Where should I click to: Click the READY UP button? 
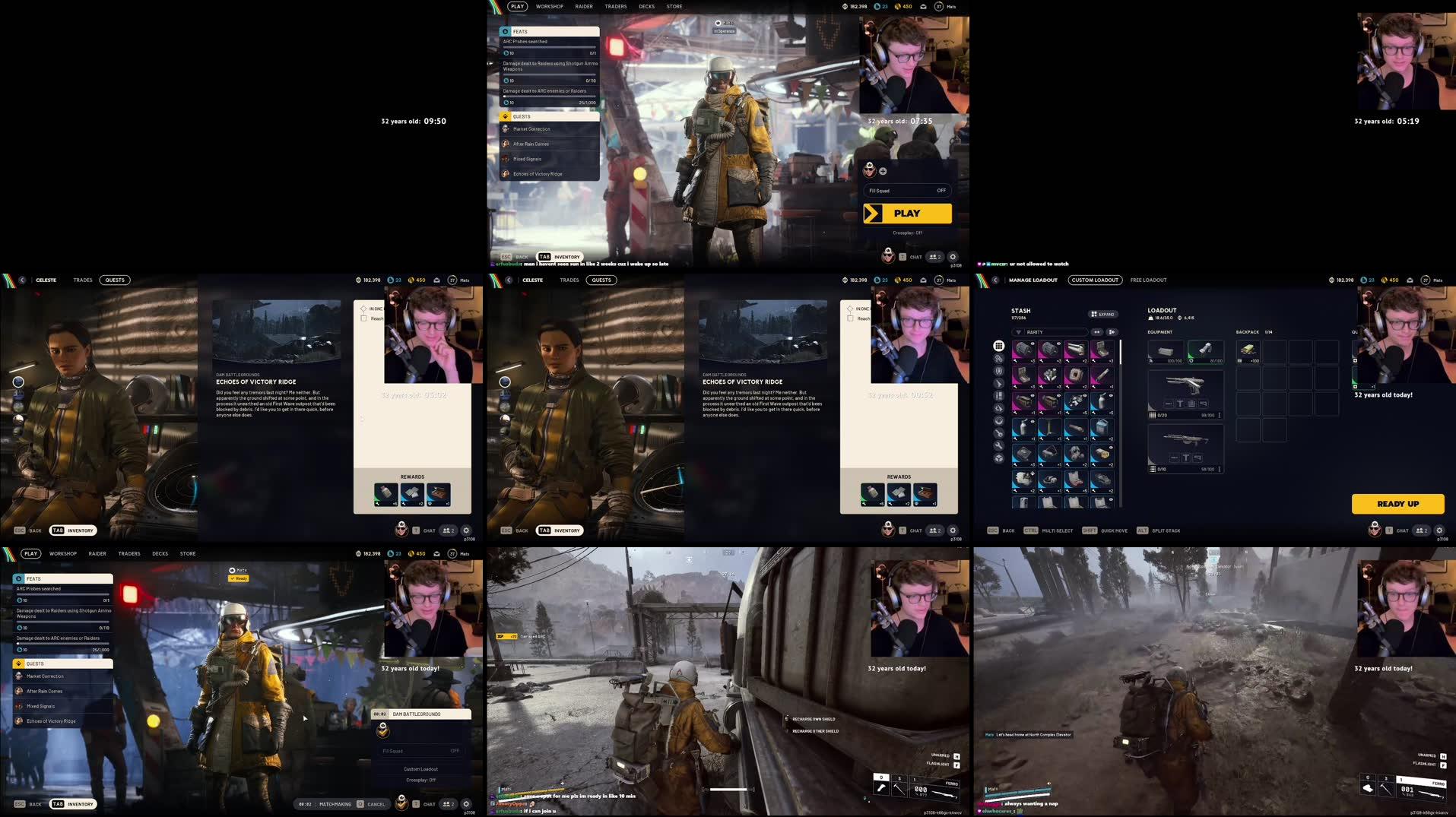[1398, 504]
